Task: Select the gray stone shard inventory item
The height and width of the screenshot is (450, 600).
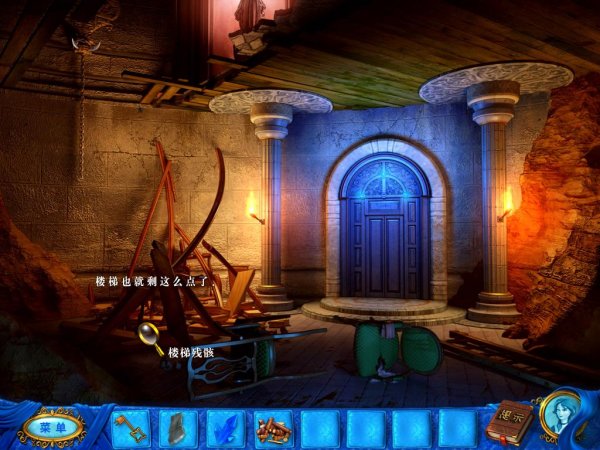Action: (x=177, y=428)
